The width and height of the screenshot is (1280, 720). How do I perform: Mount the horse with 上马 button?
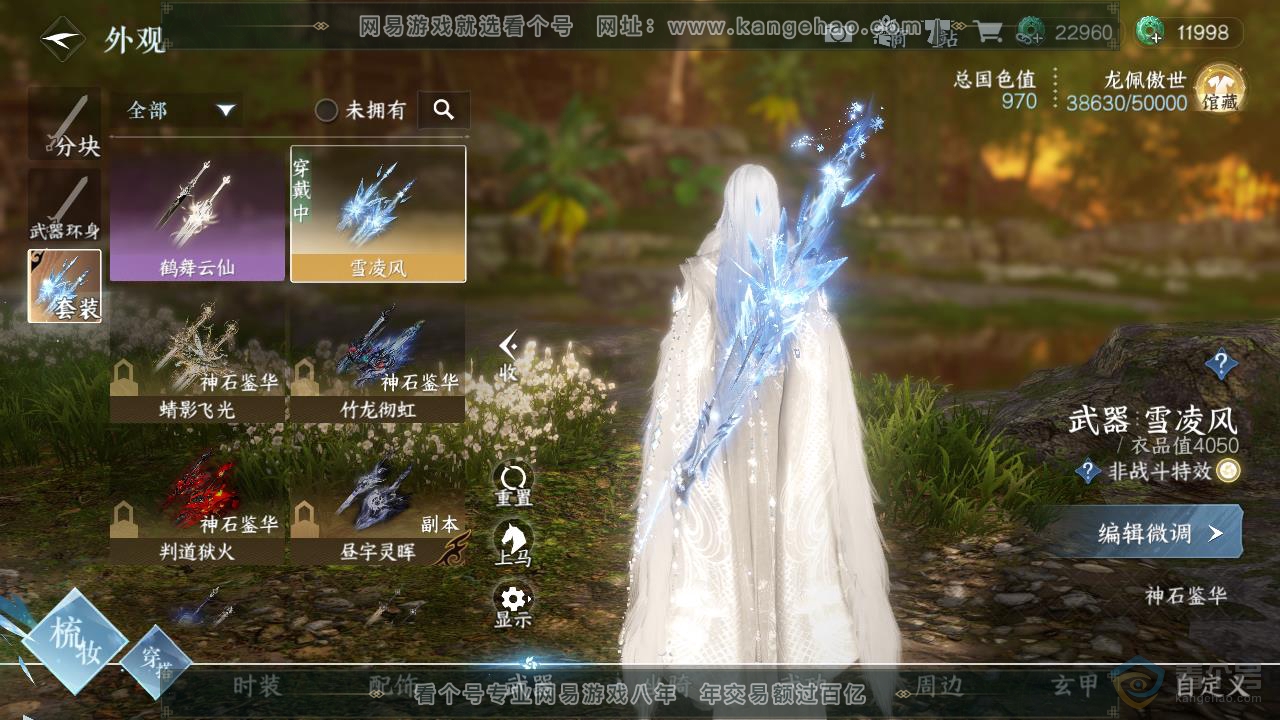[x=513, y=543]
